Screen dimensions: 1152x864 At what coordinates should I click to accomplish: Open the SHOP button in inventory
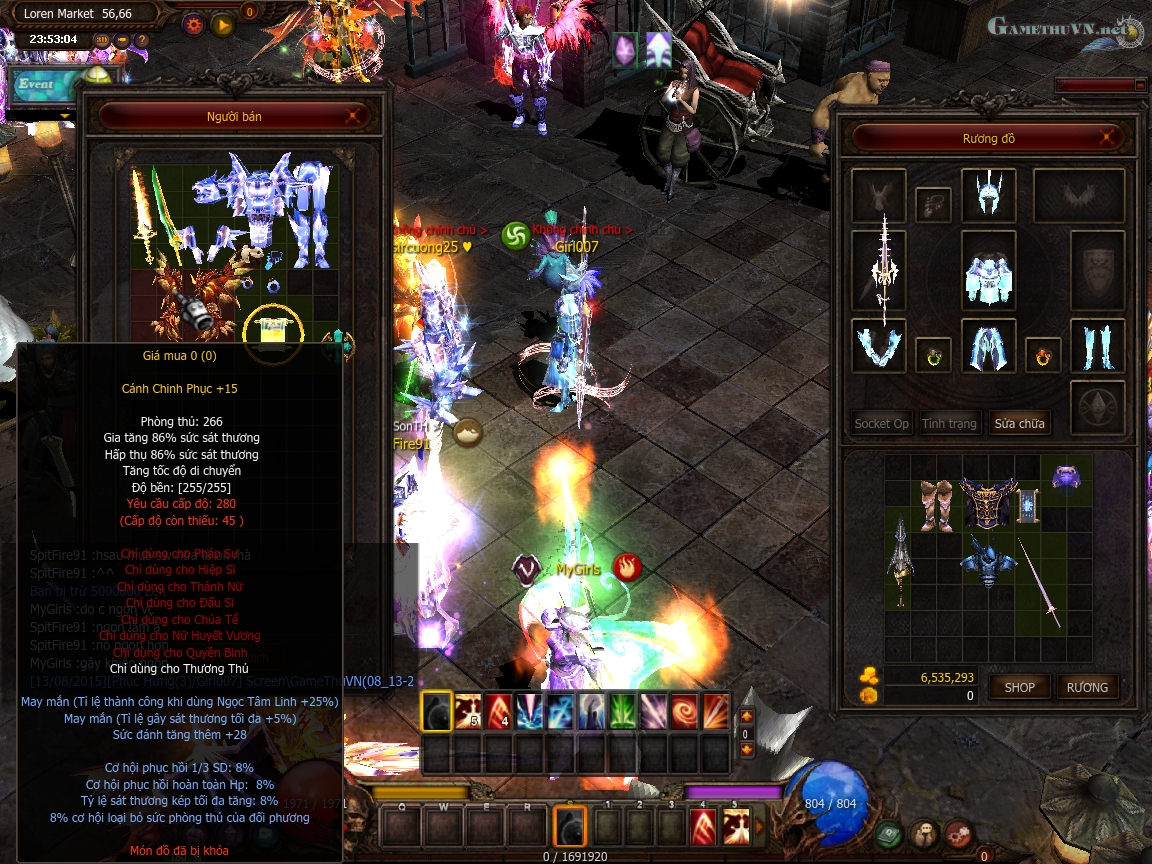(1019, 687)
